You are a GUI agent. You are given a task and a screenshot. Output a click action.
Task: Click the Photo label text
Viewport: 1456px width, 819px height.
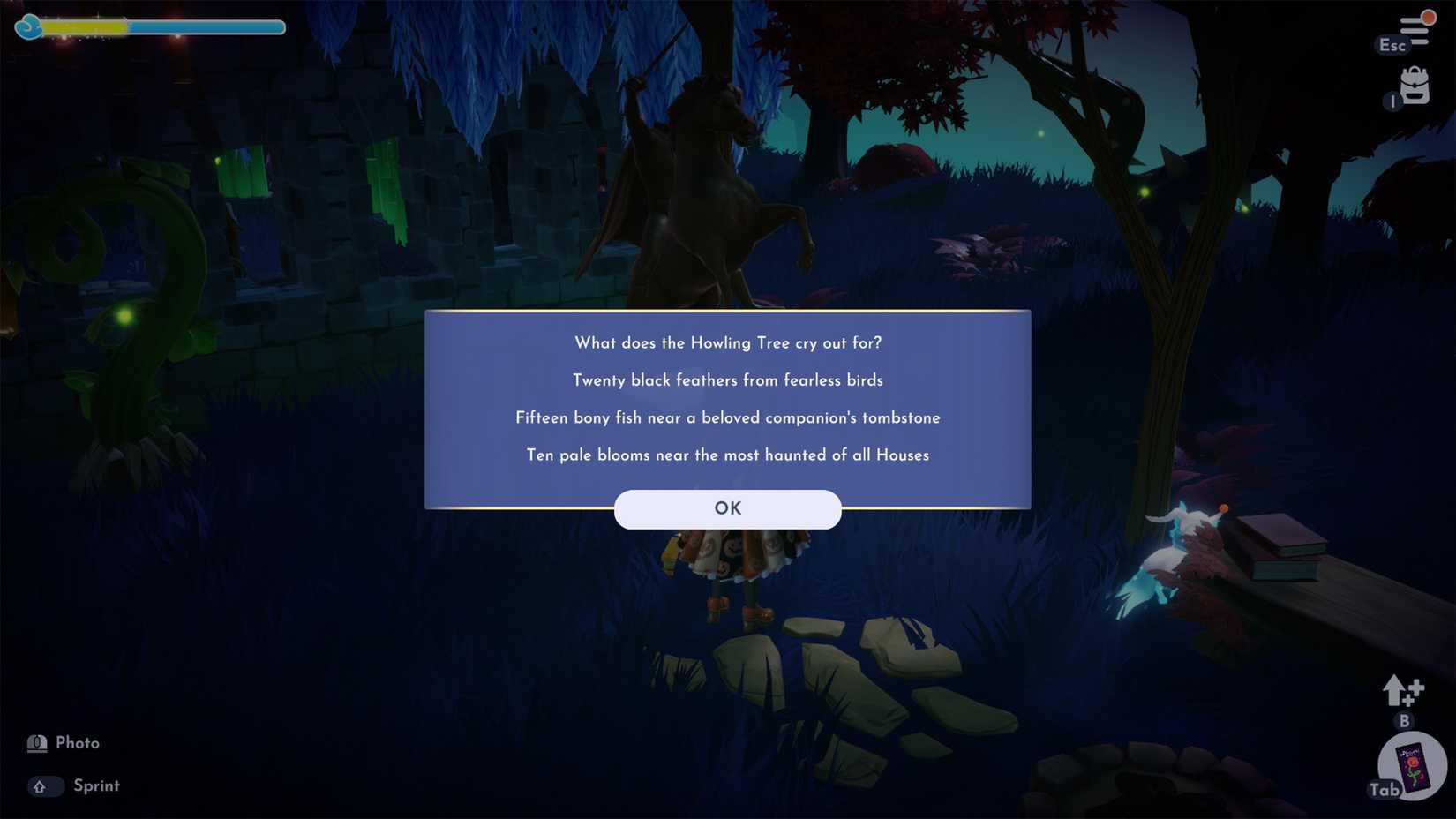coord(78,742)
